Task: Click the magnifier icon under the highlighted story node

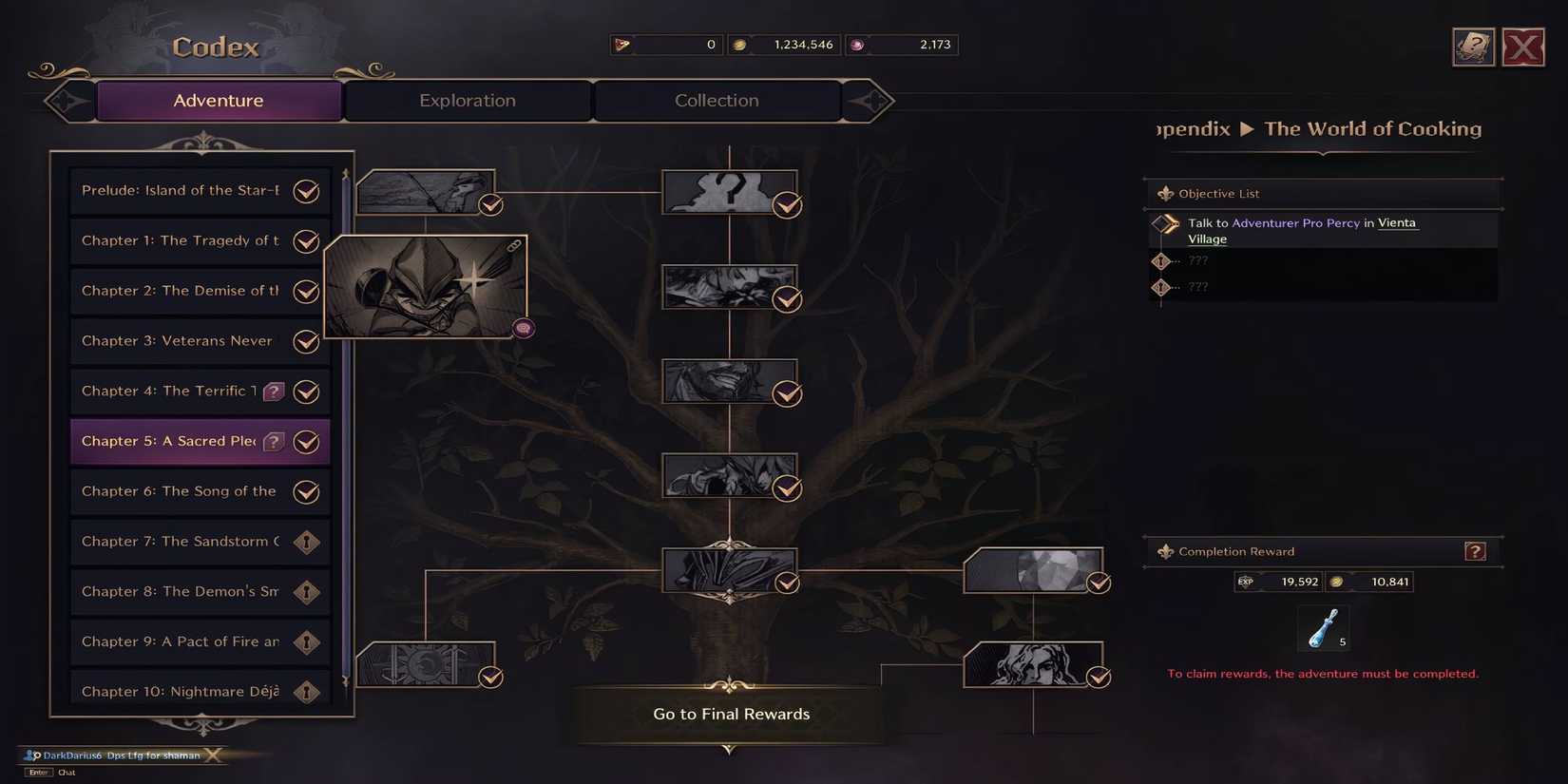Action: 525,328
